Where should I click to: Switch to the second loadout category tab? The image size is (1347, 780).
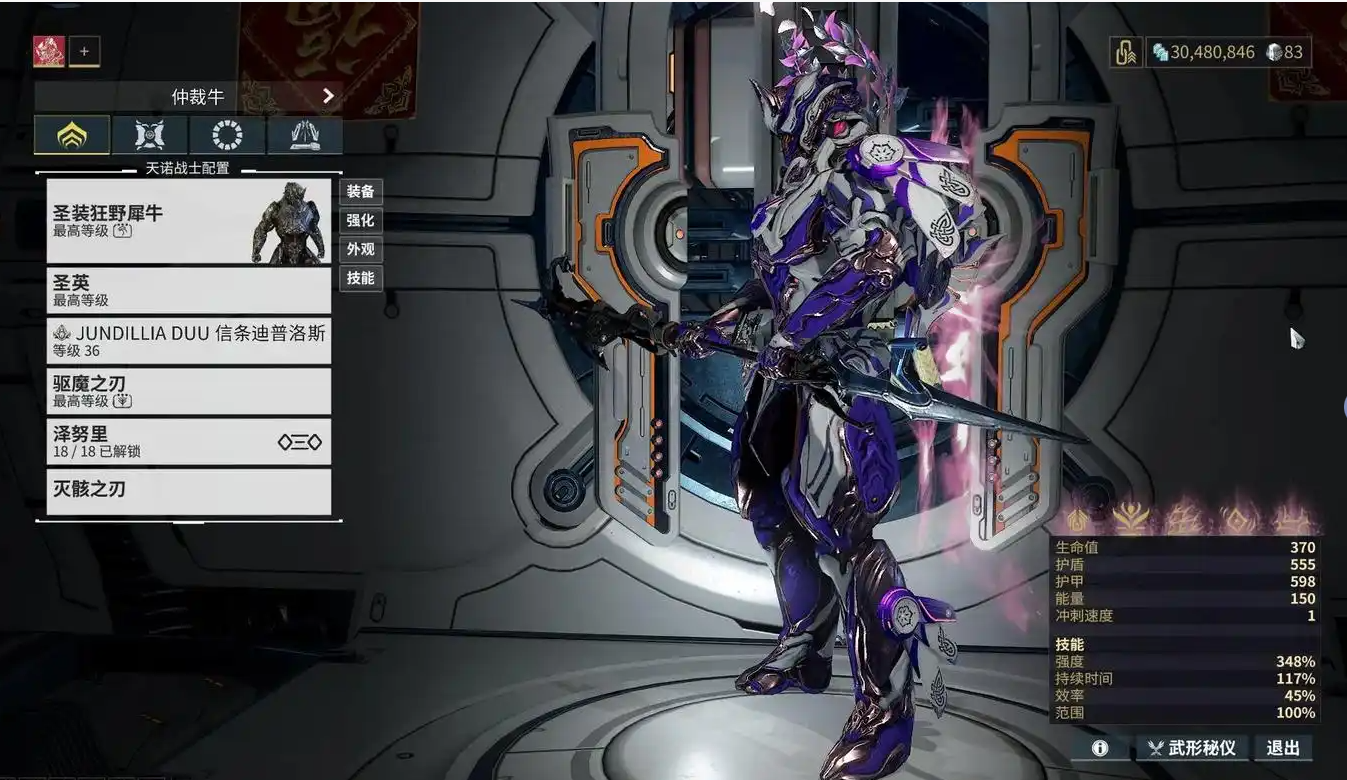coord(150,135)
